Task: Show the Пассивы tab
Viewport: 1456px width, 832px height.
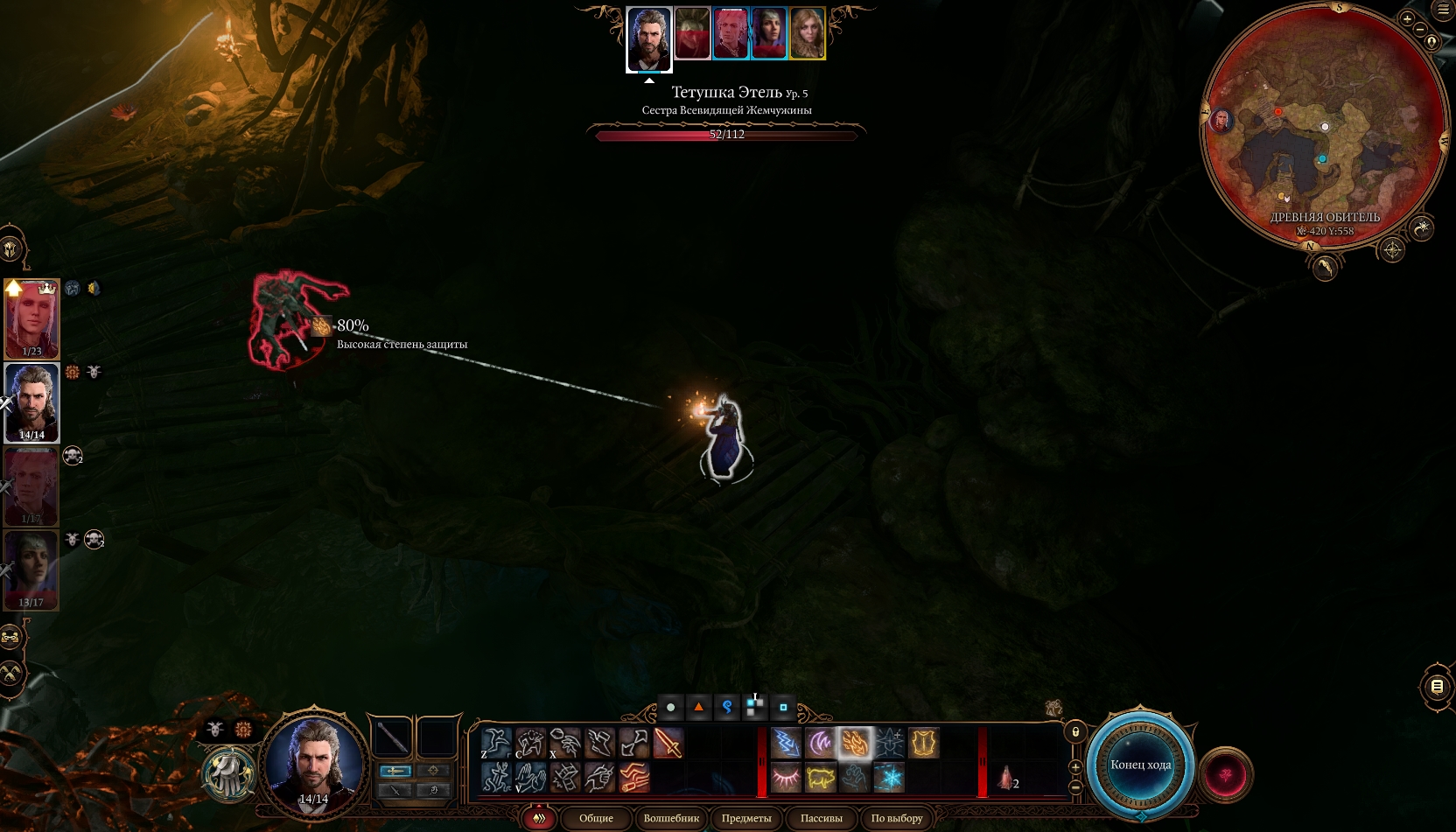Action: (x=821, y=818)
